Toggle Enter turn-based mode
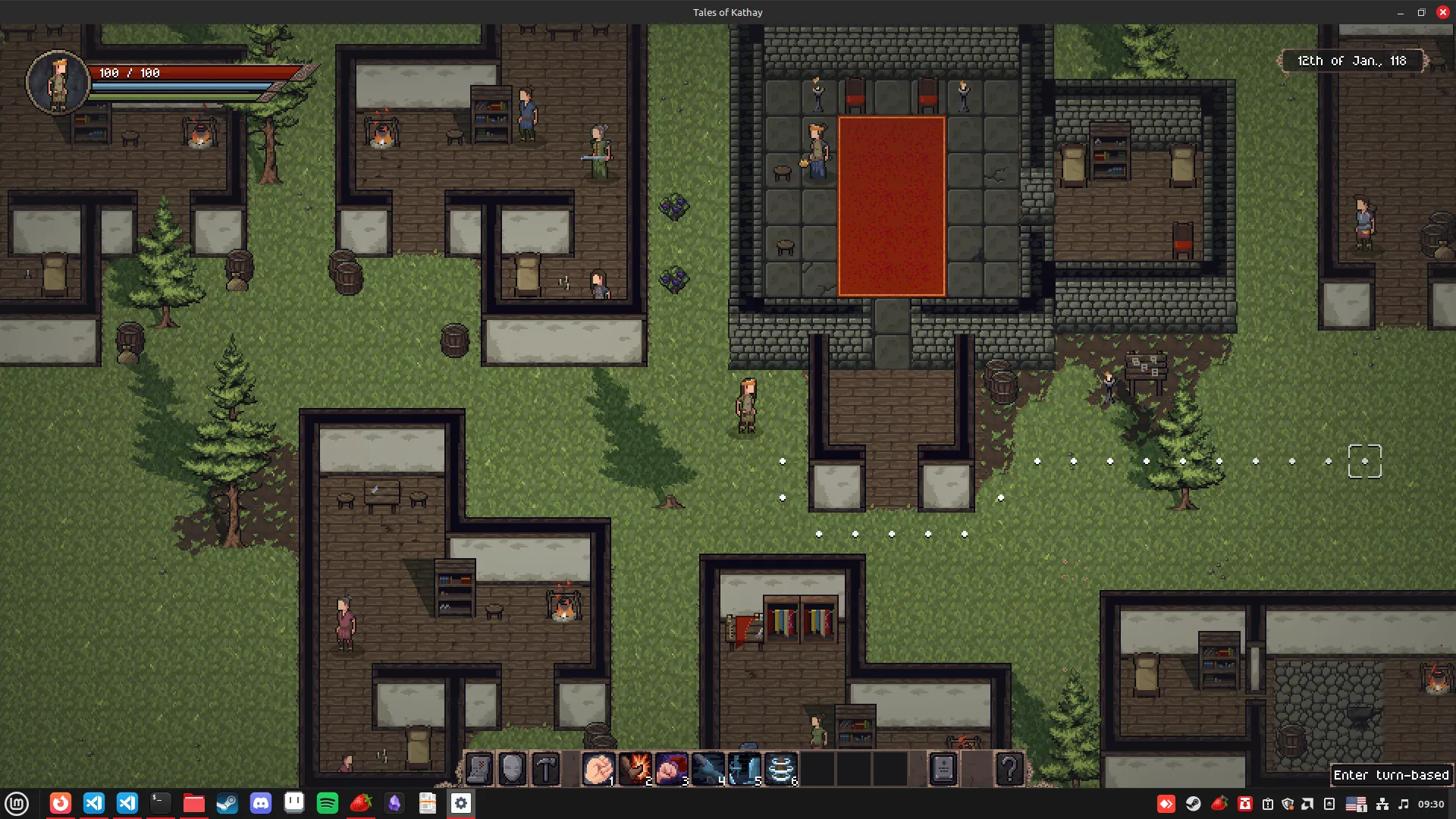This screenshot has width=1456, height=819. pos(1392,775)
